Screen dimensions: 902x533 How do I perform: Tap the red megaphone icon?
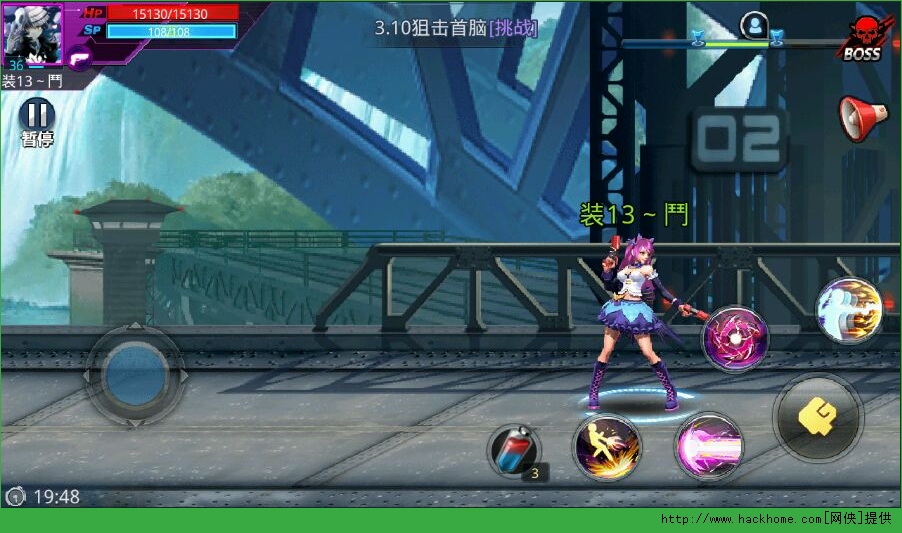862,118
